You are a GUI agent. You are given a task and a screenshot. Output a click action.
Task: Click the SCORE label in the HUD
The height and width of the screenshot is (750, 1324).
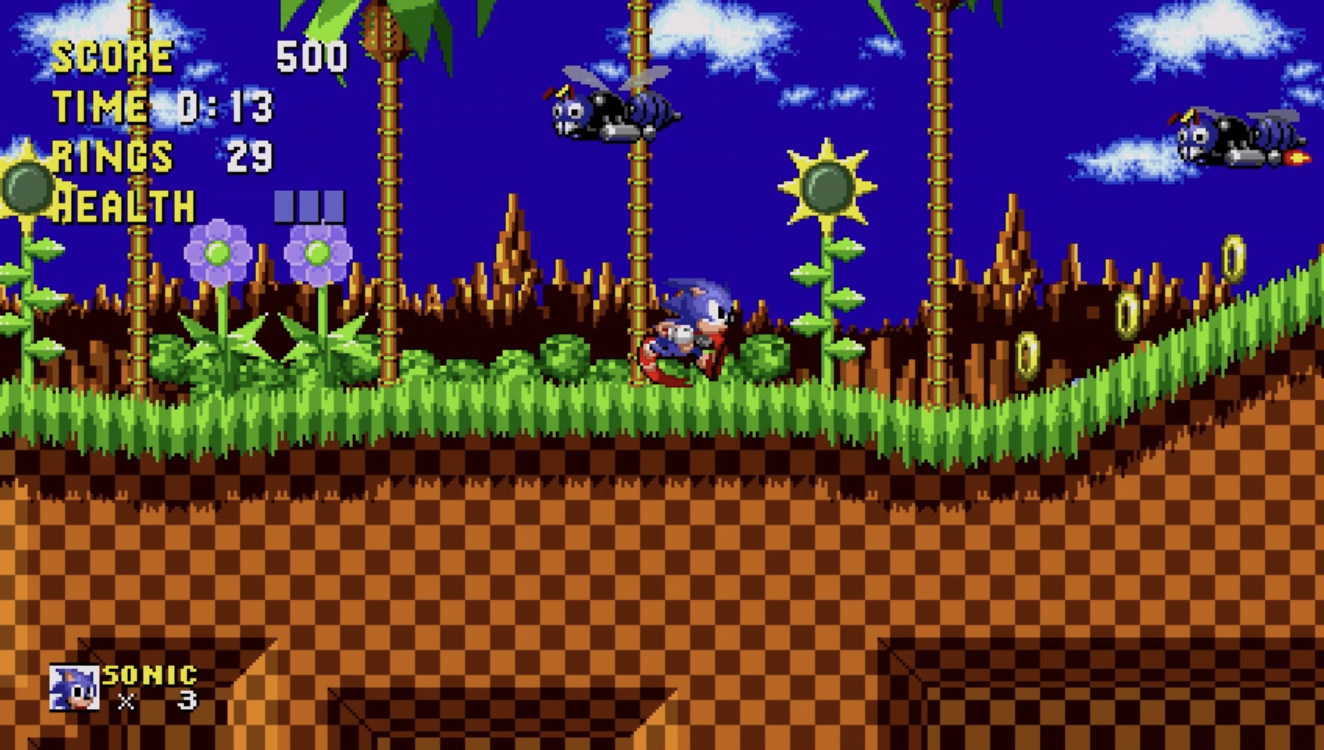(x=113, y=56)
